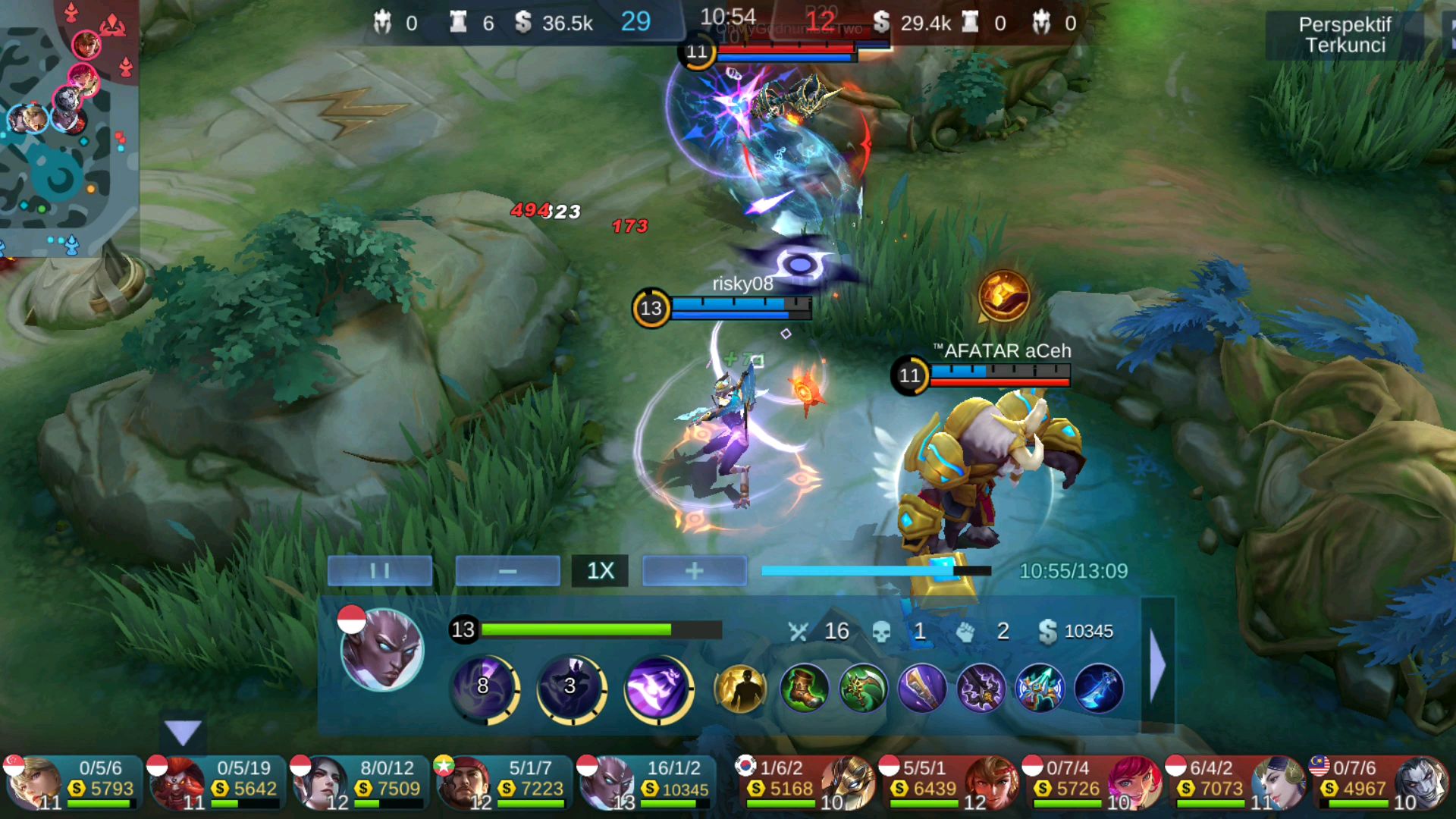The width and height of the screenshot is (1456, 819).
Task: Inspect the purple ultimate skill icon
Action: click(657, 689)
